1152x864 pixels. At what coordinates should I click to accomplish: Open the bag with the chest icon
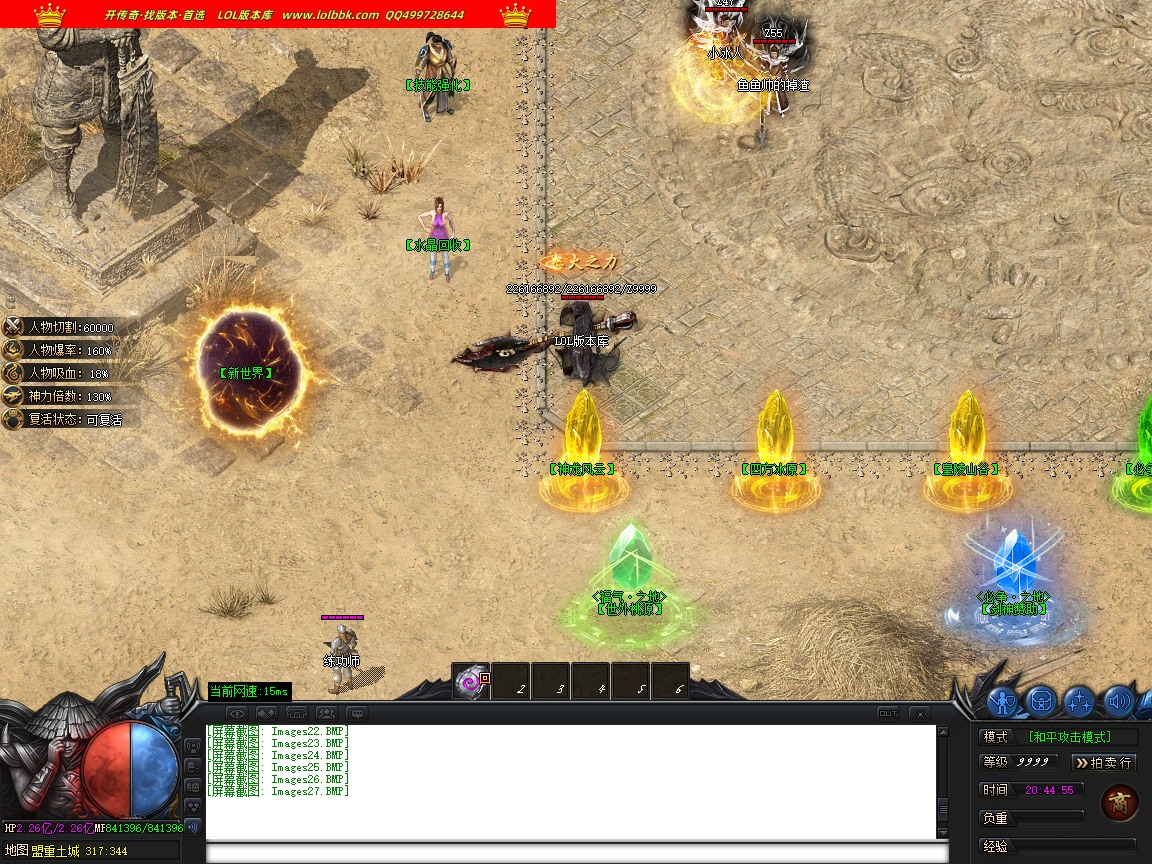1041,701
